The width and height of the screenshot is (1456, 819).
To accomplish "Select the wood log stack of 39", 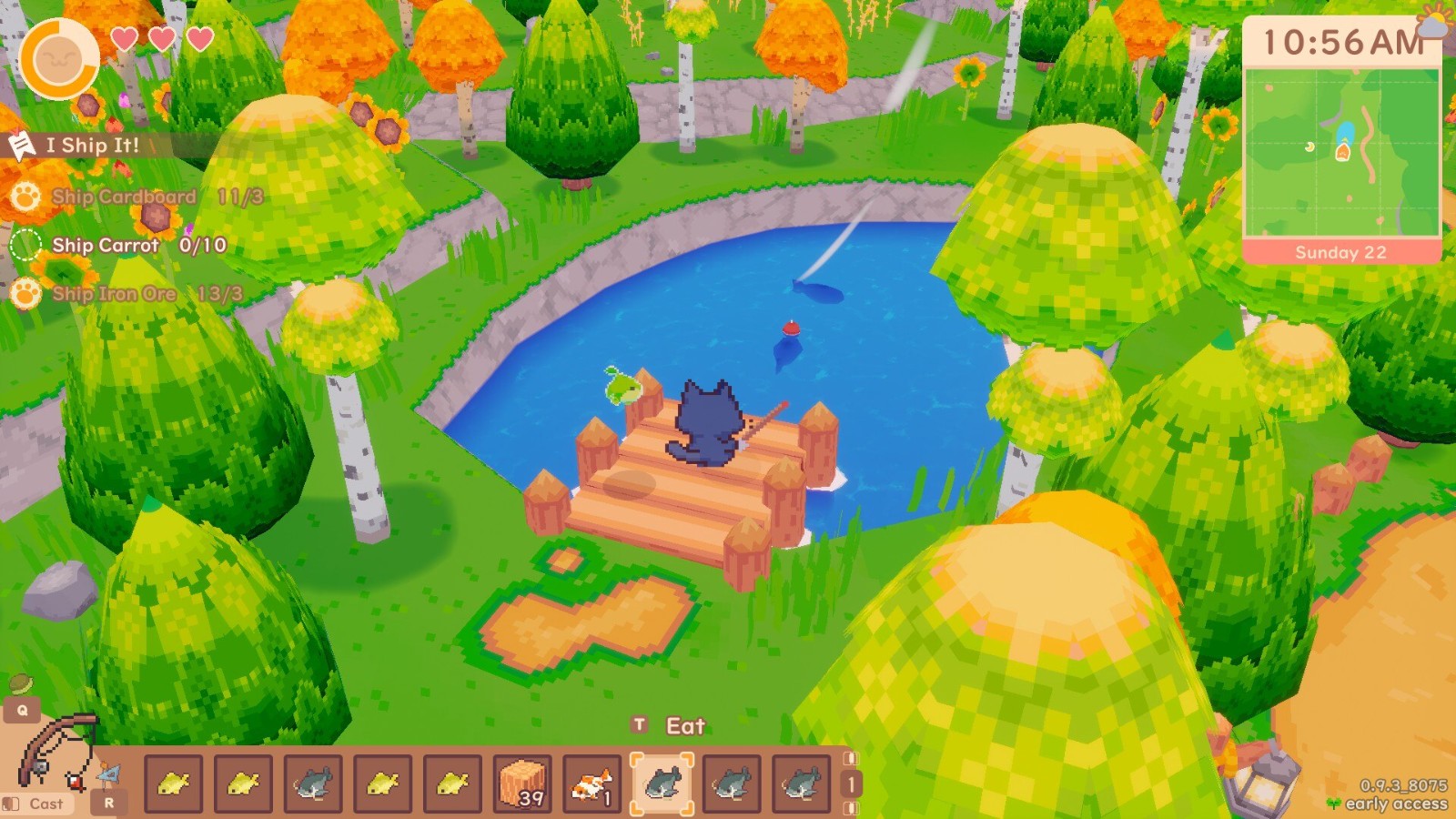I will (520, 781).
